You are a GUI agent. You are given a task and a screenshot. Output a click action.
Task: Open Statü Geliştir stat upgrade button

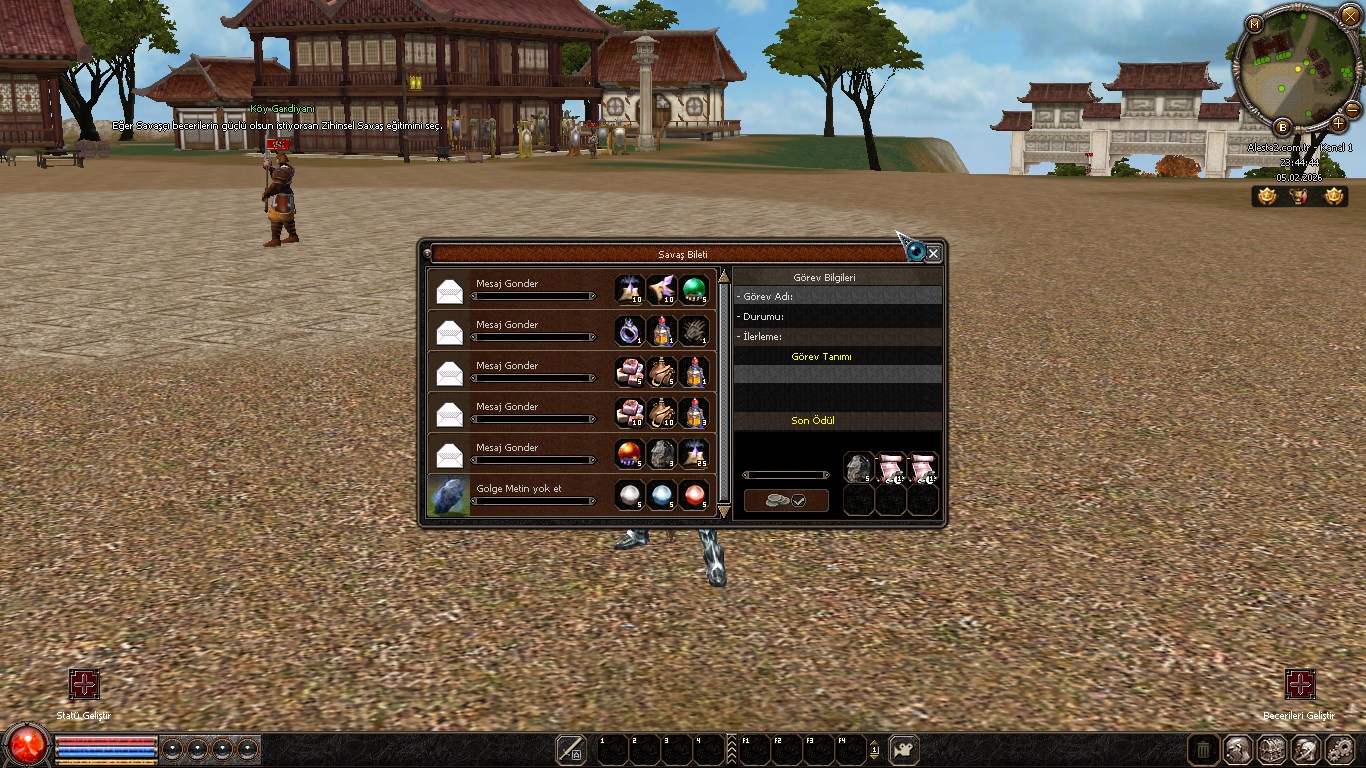pyautogui.click(x=84, y=685)
